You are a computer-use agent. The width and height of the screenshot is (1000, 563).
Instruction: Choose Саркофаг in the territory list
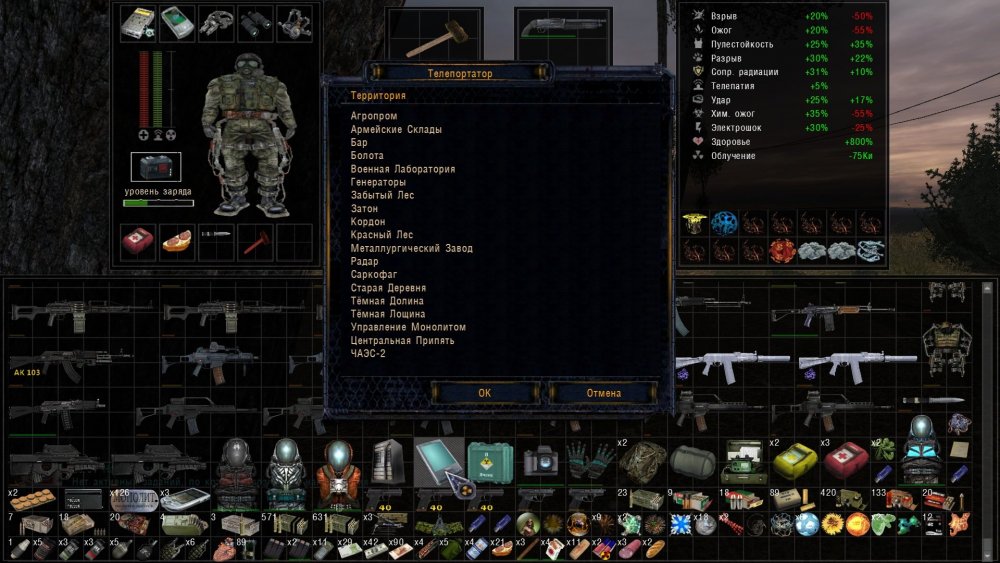373,274
